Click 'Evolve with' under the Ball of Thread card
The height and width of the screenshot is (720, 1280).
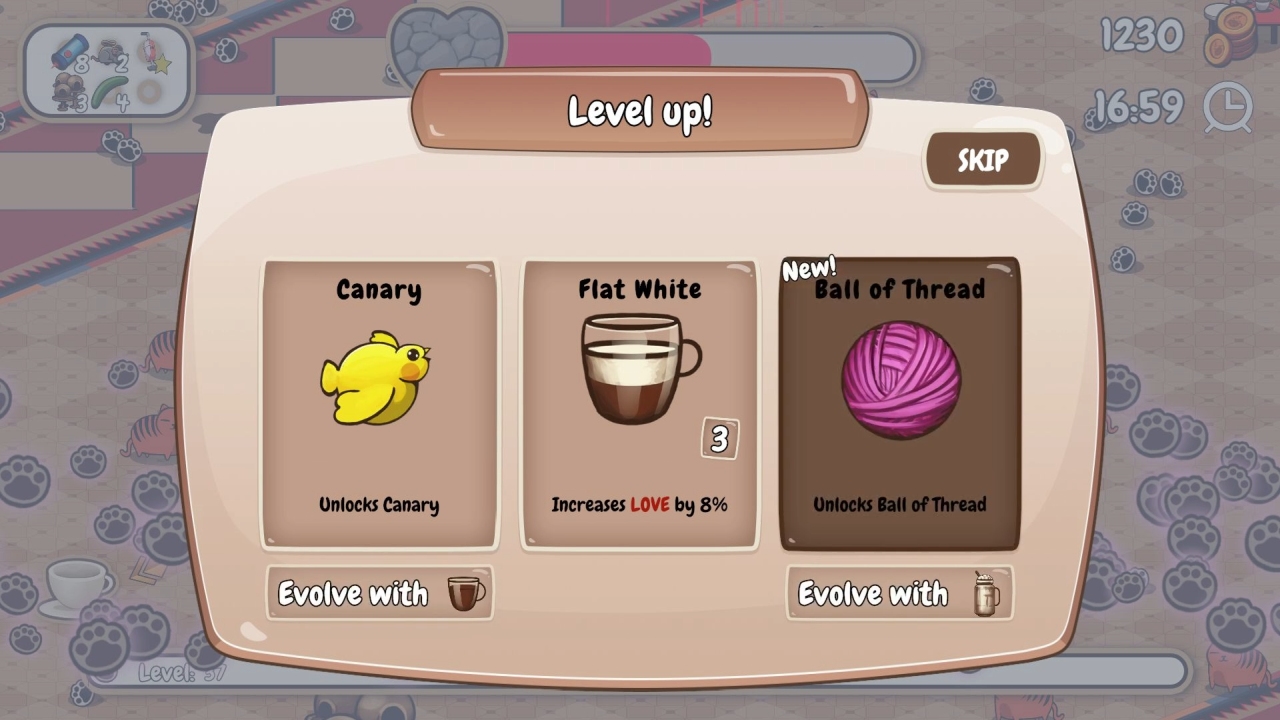[x=899, y=593]
